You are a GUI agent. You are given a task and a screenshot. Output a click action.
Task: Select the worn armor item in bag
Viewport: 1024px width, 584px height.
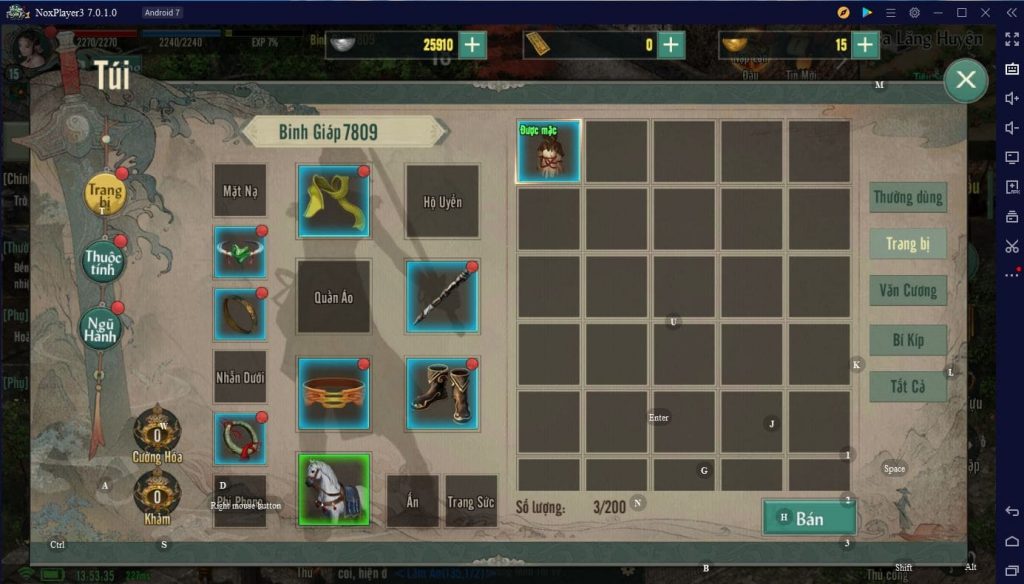[548, 152]
